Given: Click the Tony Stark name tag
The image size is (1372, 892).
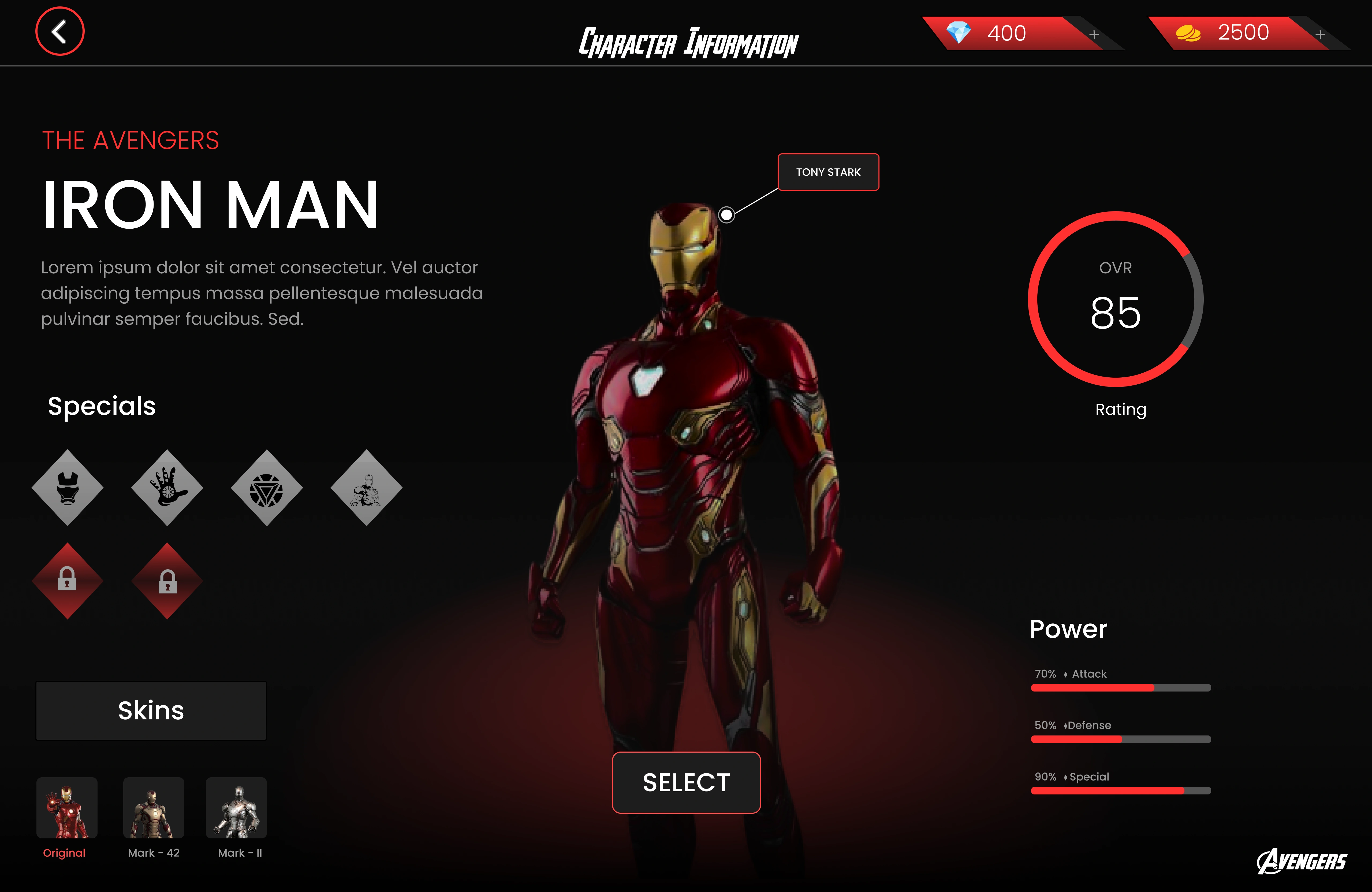Looking at the screenshot, I should point(828,172).
